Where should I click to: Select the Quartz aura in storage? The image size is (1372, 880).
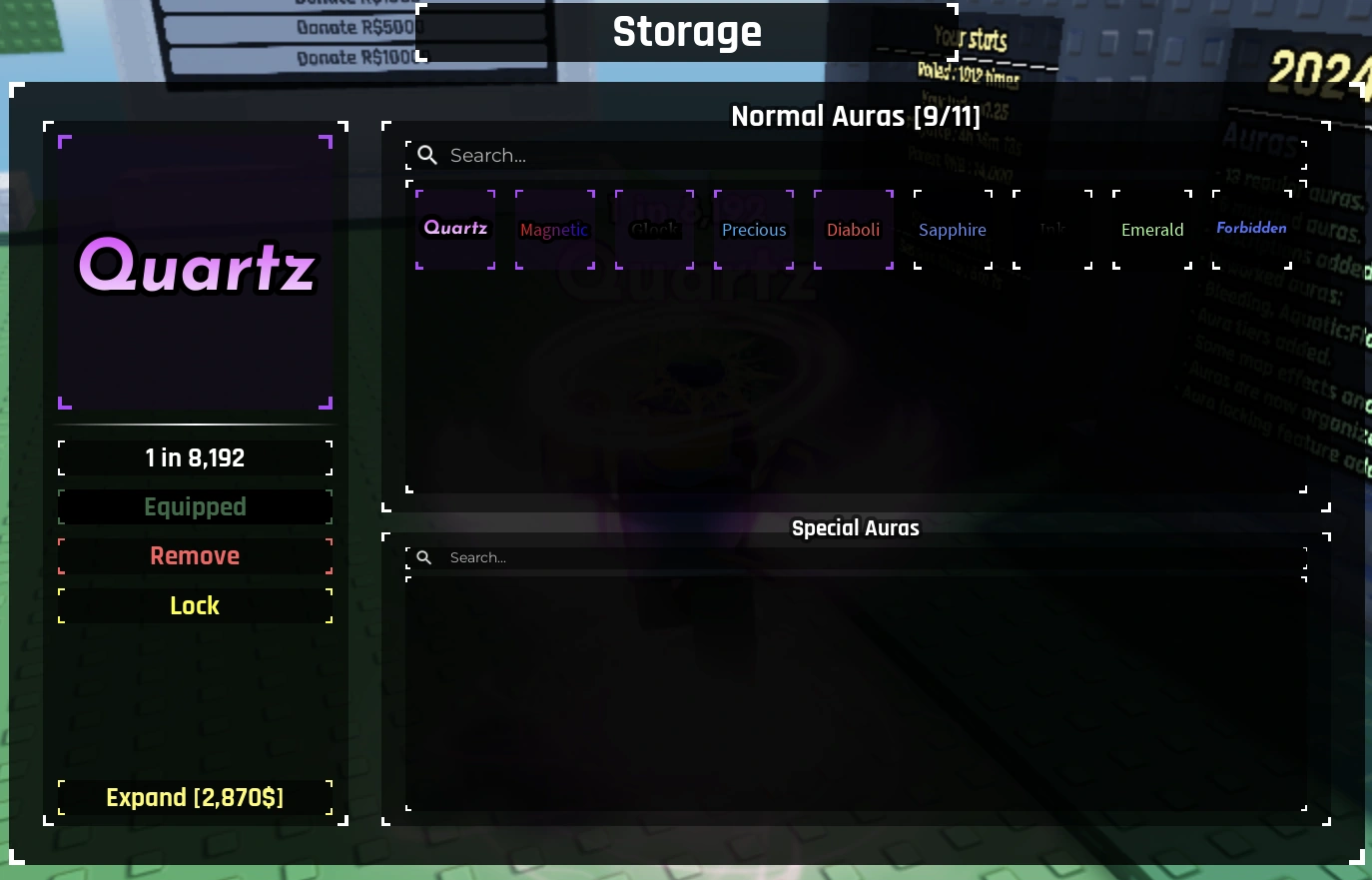click(455, 229)
